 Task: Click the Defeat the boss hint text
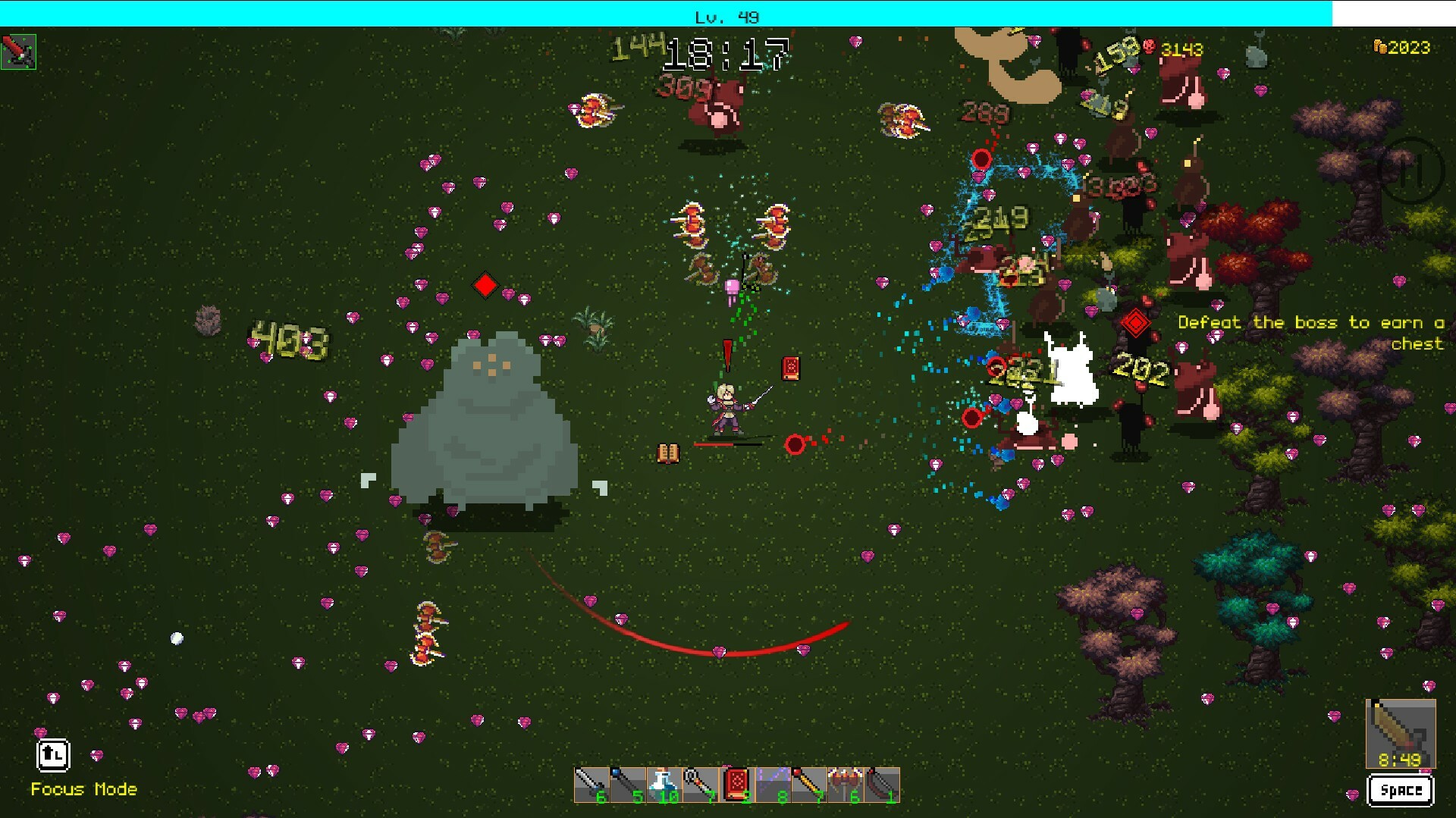pos(1310,332)
